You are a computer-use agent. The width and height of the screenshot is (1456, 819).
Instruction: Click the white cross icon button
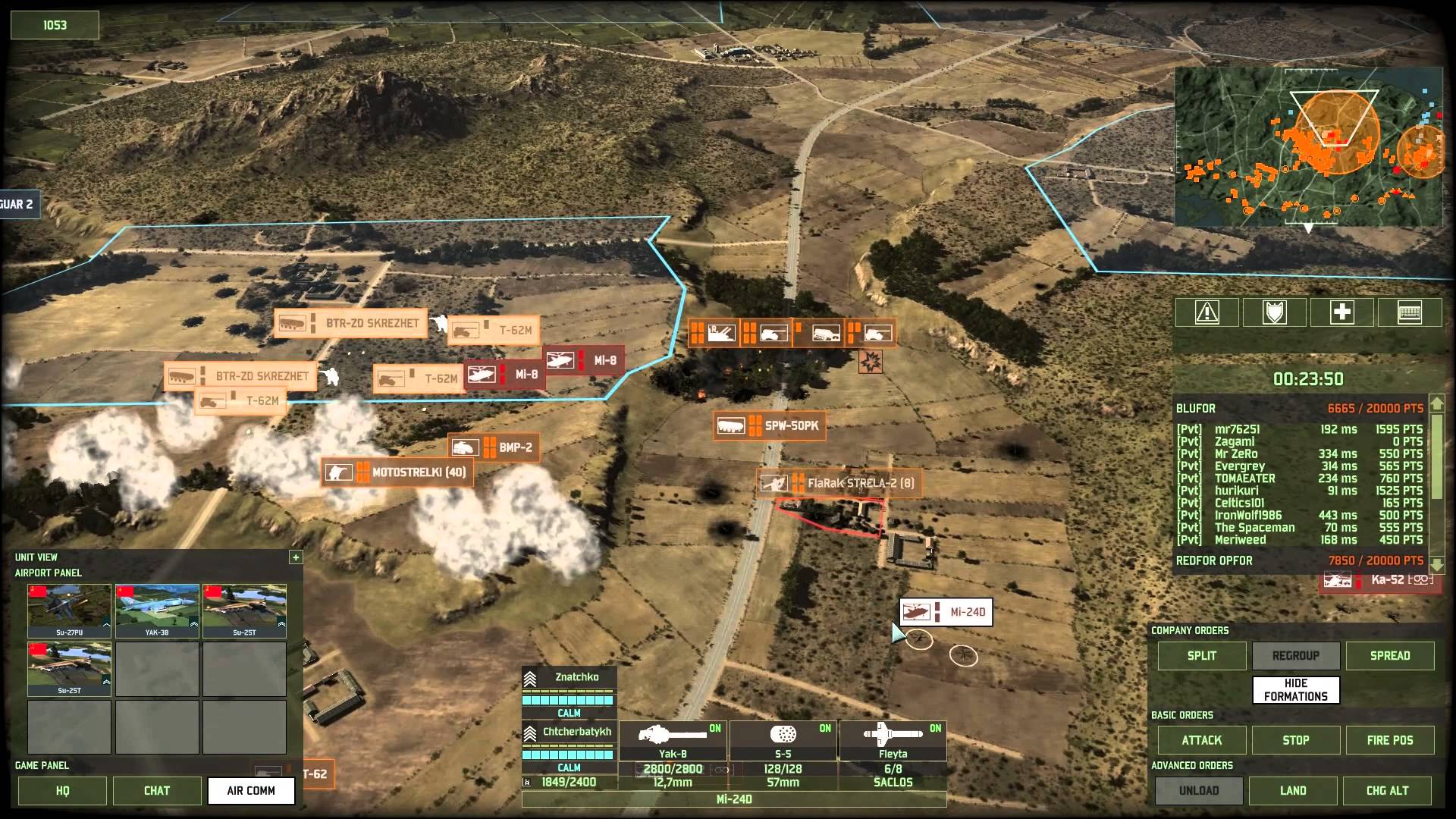(1341, 312)
